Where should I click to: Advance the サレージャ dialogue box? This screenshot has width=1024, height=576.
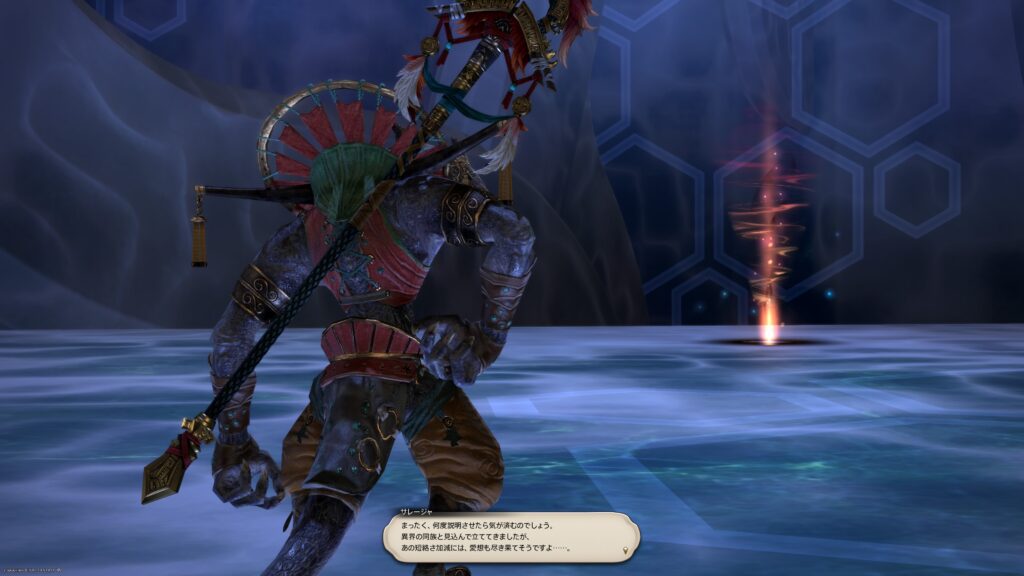510,536
